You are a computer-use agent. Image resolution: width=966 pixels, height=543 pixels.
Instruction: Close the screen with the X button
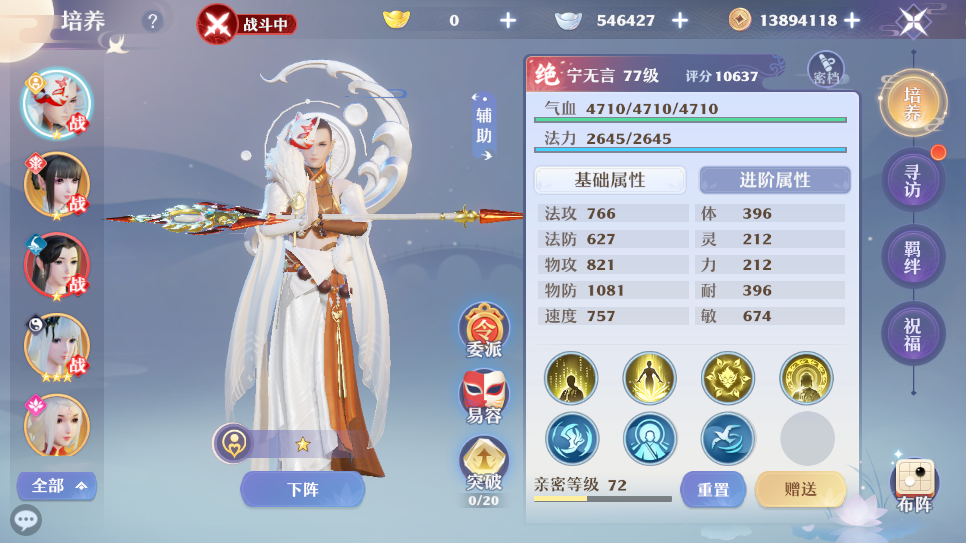point(914,21)
